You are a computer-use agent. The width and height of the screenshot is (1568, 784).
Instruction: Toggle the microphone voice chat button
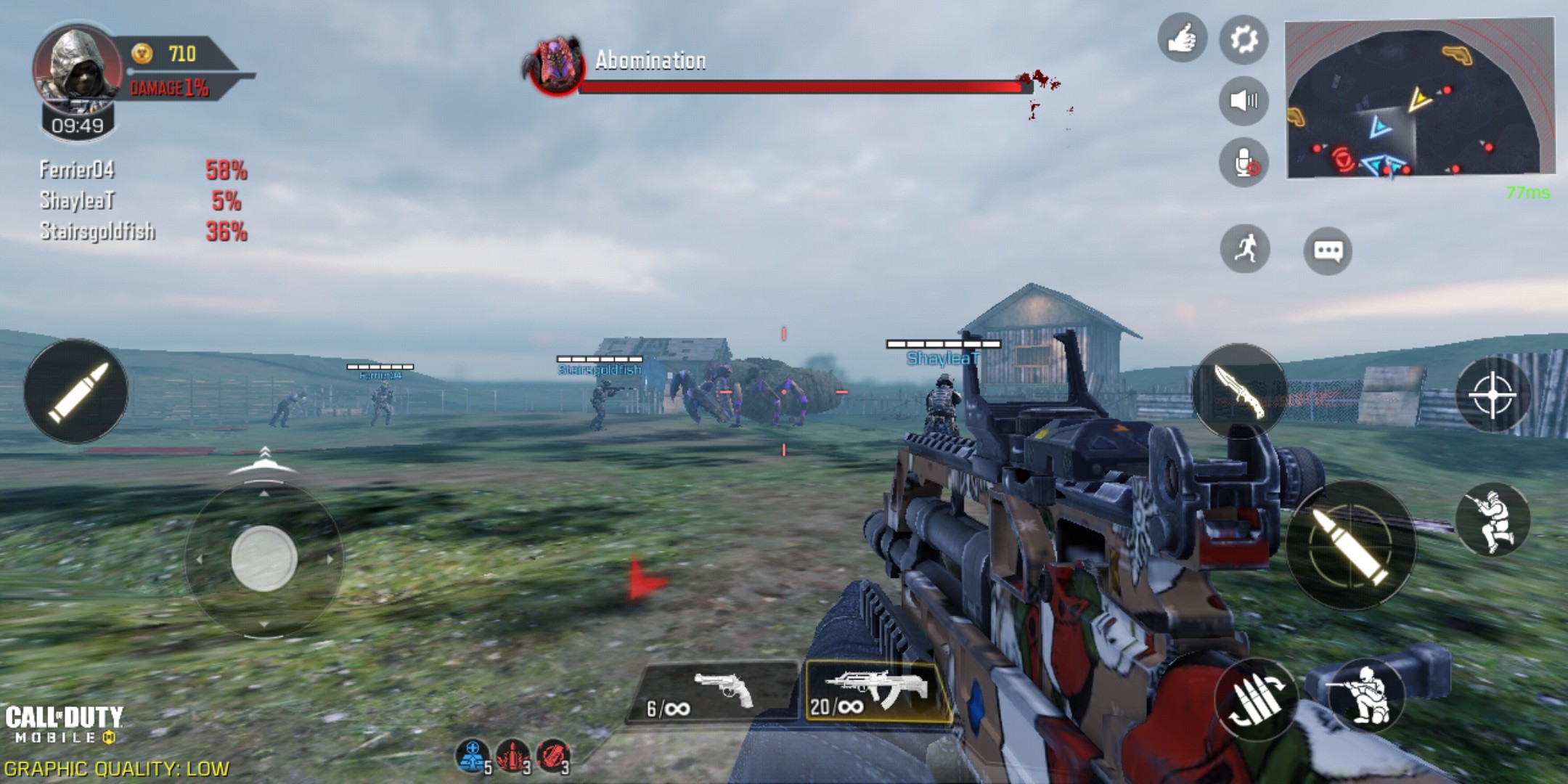pos(1244,163)
